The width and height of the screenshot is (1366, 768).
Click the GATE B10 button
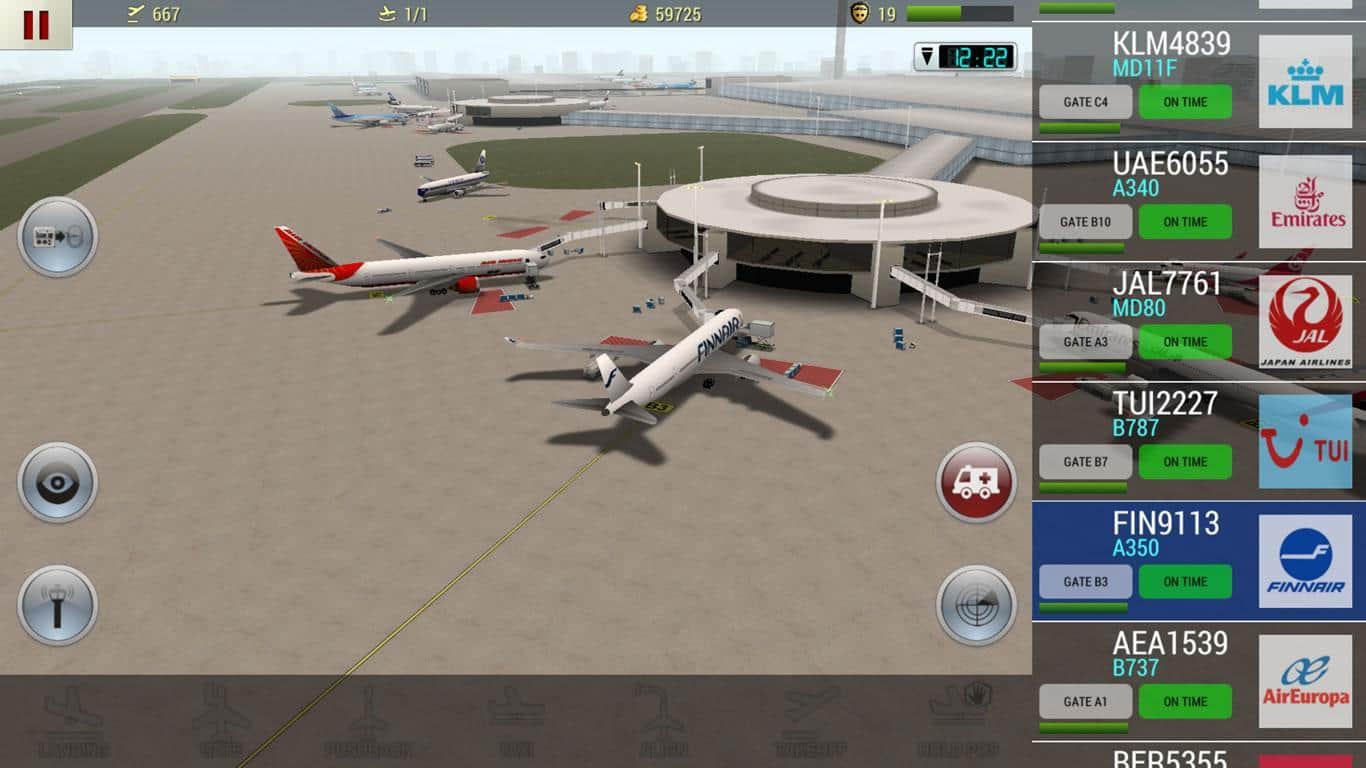tap(1085, 222)
